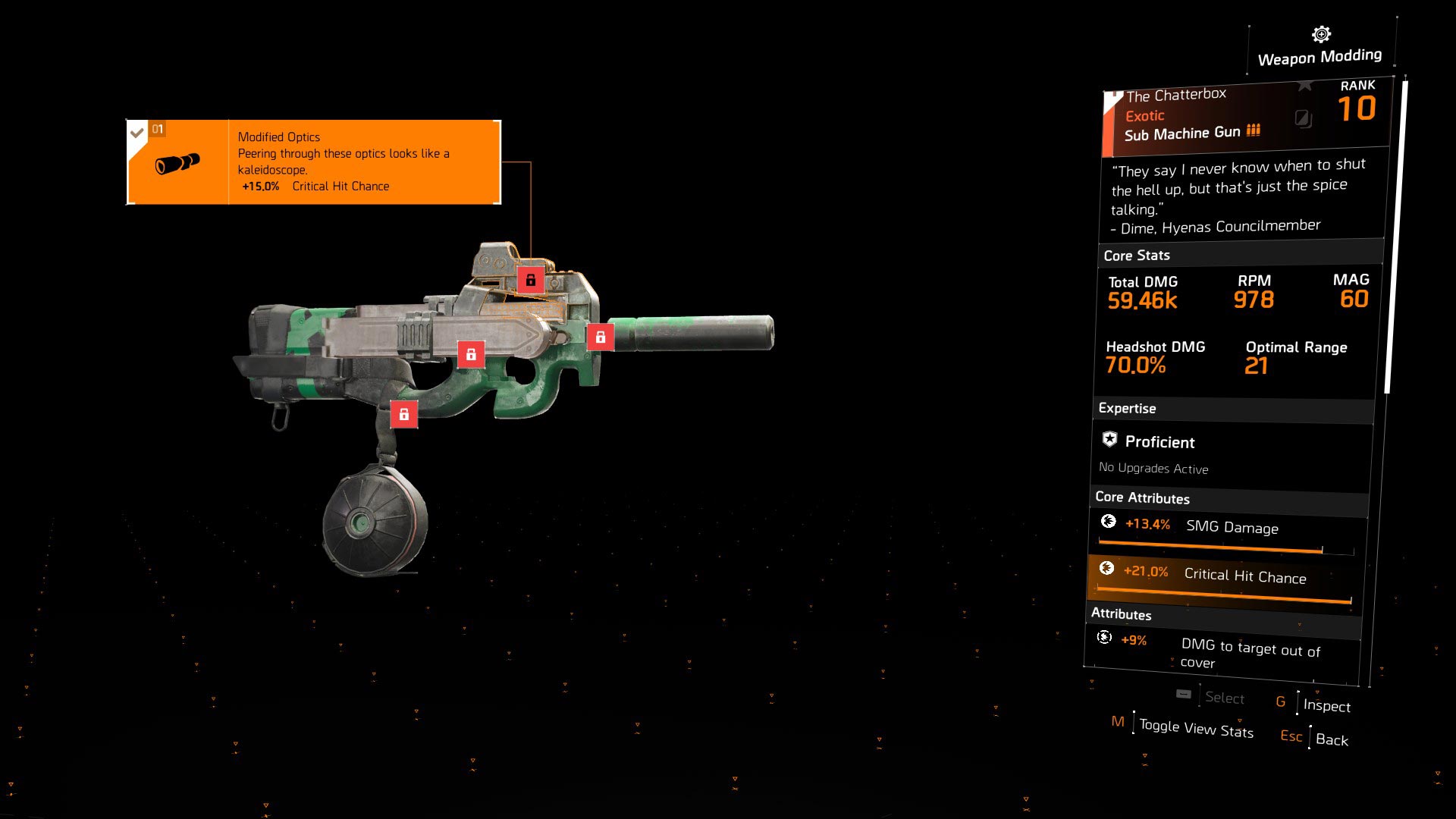
Task: Click Inspect to examine the weapon
Action: [1328, 706]
